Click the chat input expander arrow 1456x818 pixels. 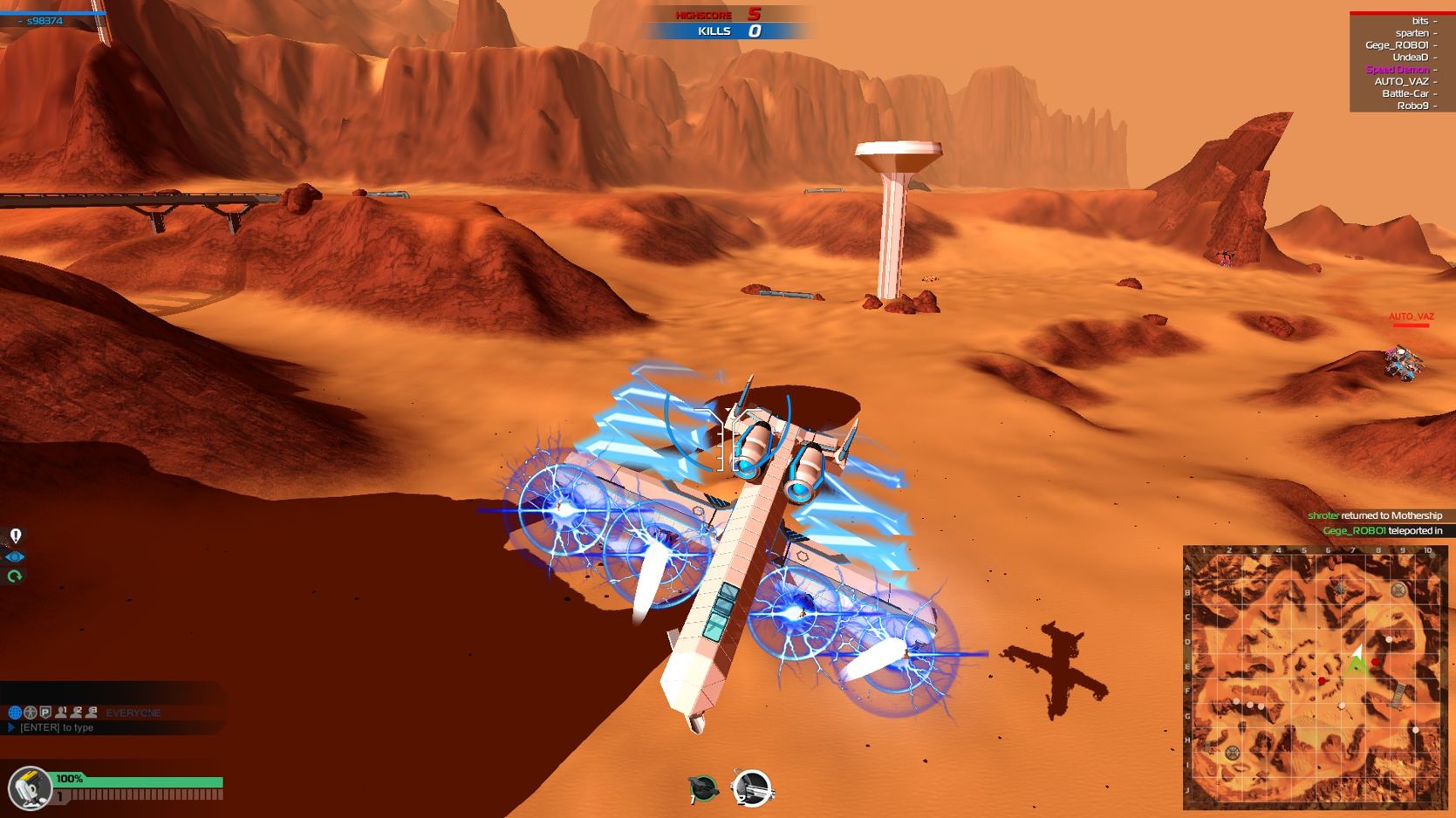click(10, 727)
